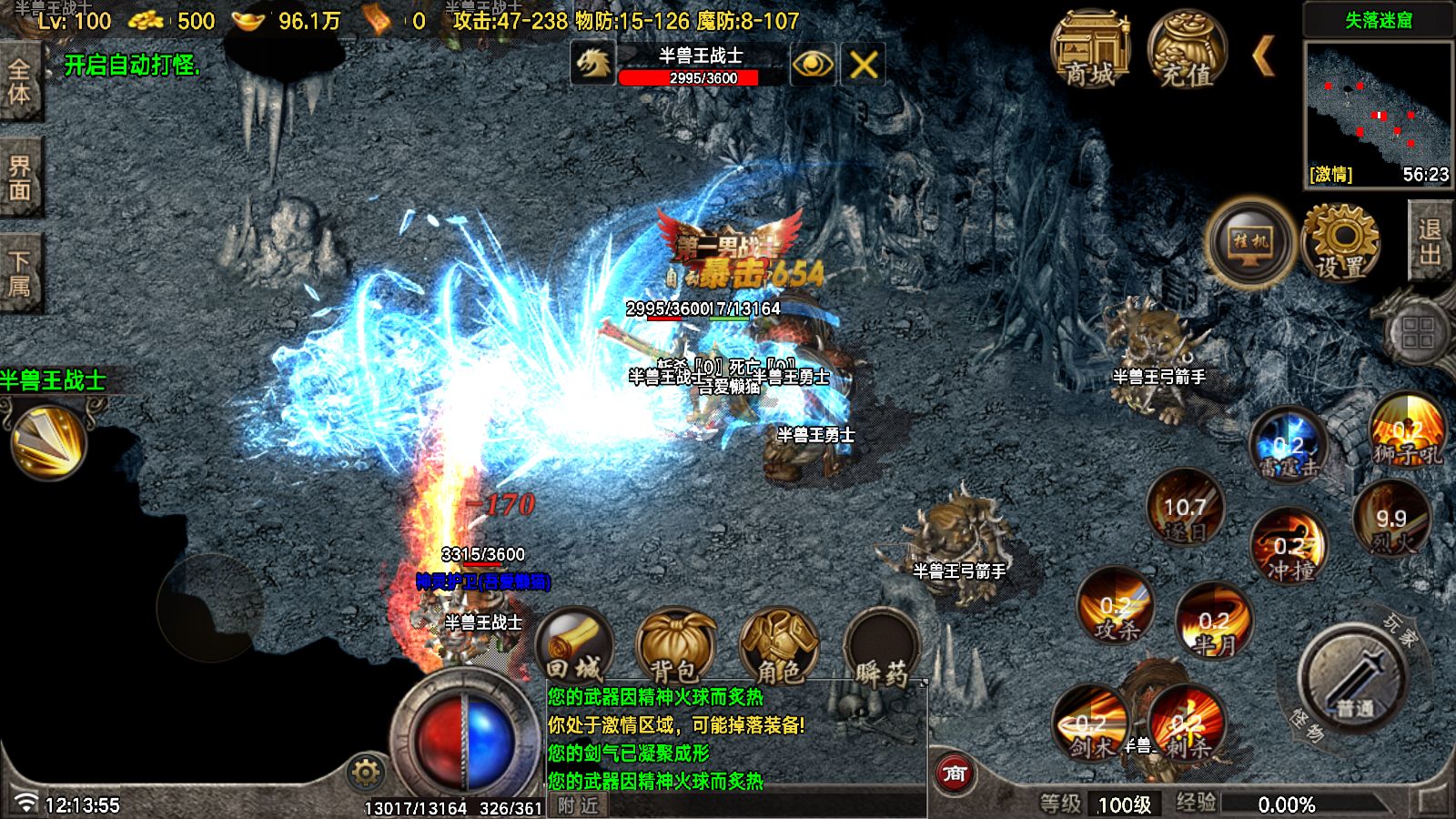Viewport: 1456px width, 819px height.
Task: Open the 商城 shop
Action: coord(1090,50)
